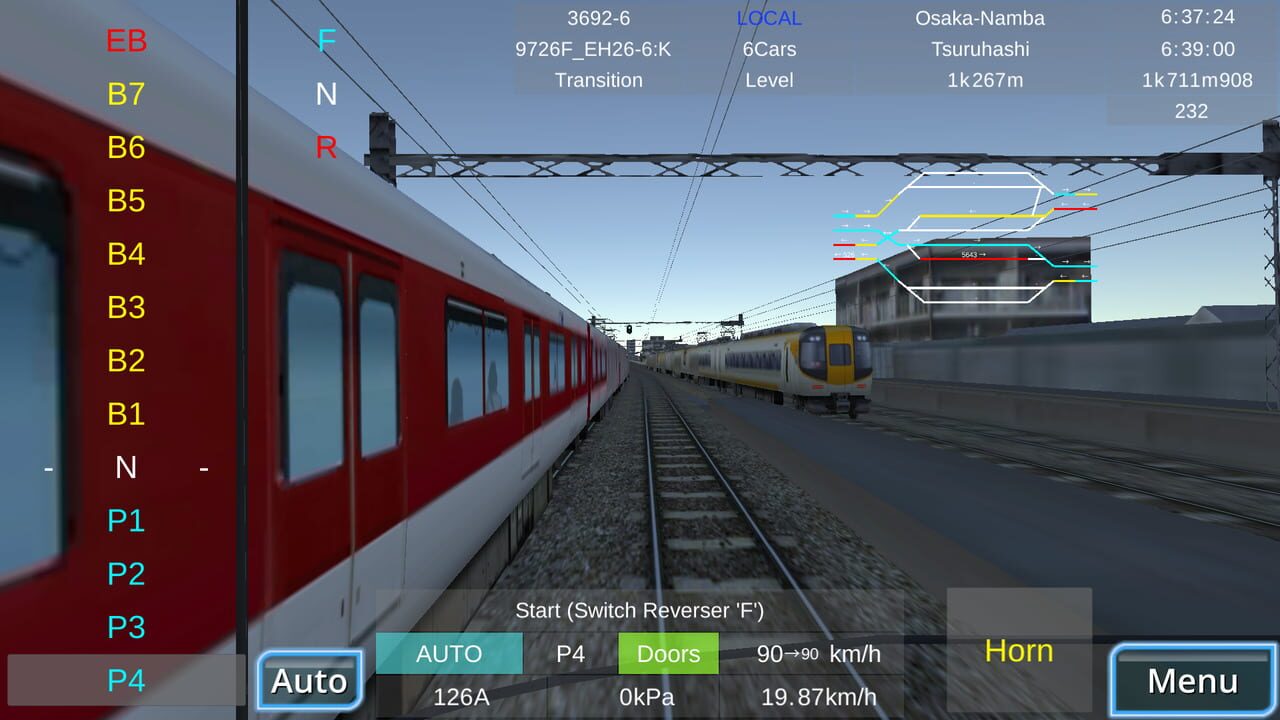
Task: Select power notch P1
Action: click(126, 521)
